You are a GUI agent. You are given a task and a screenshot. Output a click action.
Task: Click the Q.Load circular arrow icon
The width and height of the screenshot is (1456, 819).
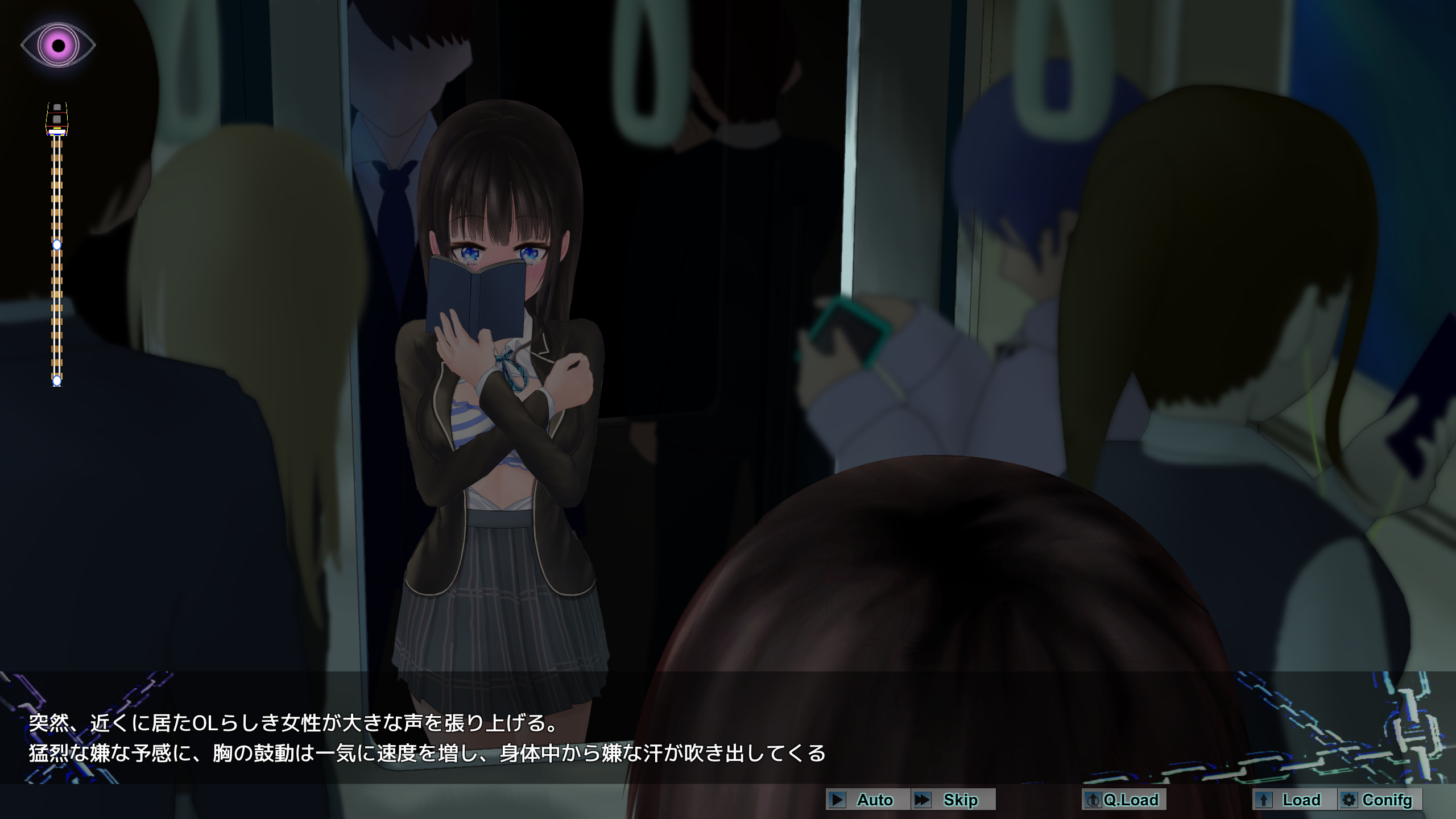click(1094, 800)
